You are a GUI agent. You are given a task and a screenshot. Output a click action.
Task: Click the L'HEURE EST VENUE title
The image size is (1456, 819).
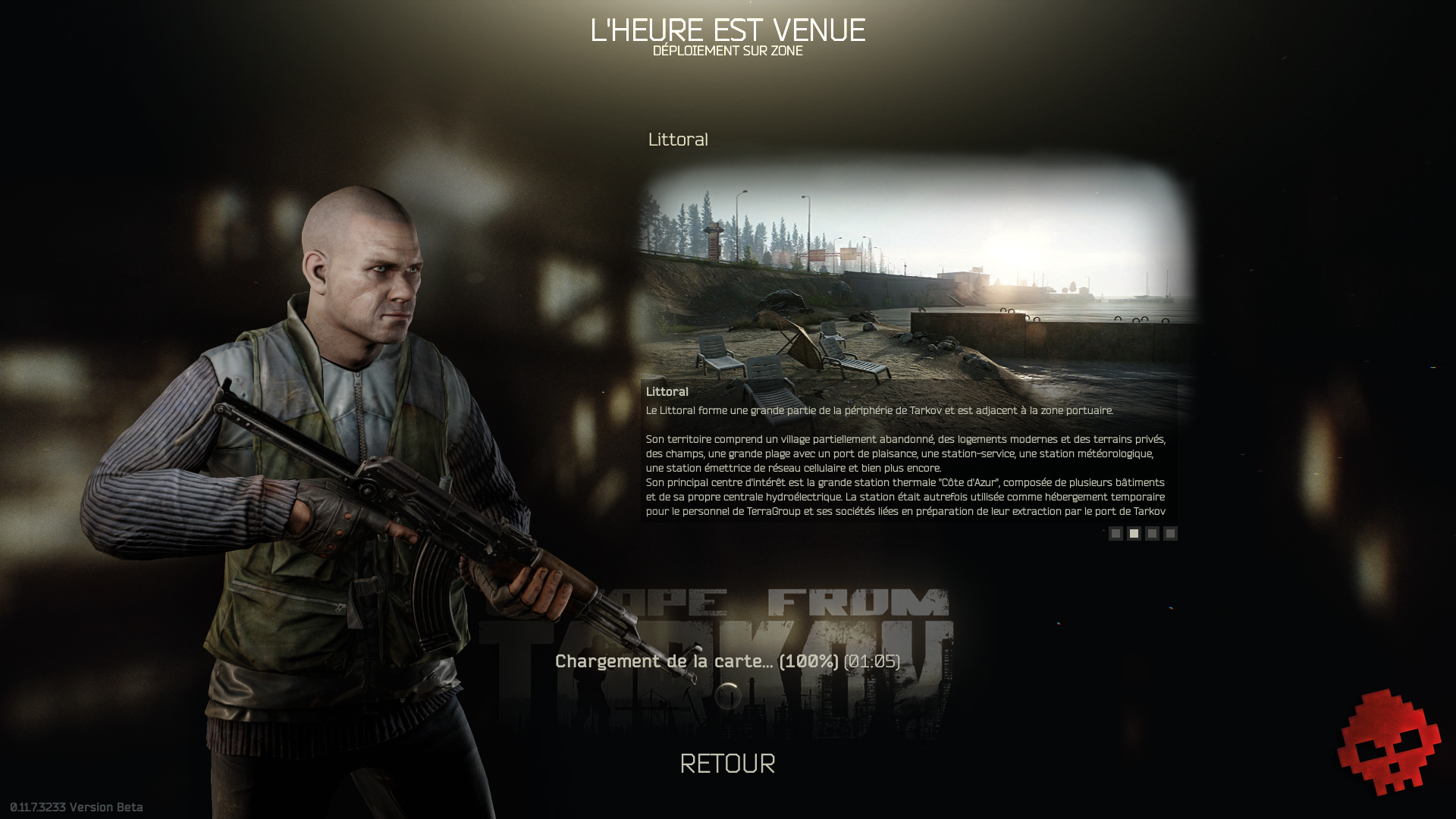click(728, 31)
